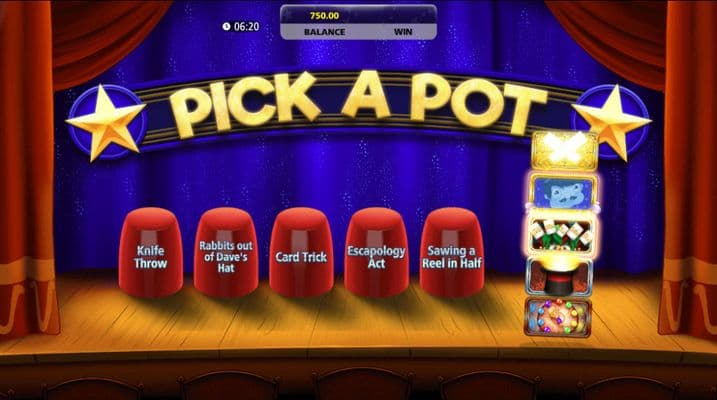717x400 pixels.
Task: Choose the Sawing a Reel in Half pot
Action: coord(451,253)
